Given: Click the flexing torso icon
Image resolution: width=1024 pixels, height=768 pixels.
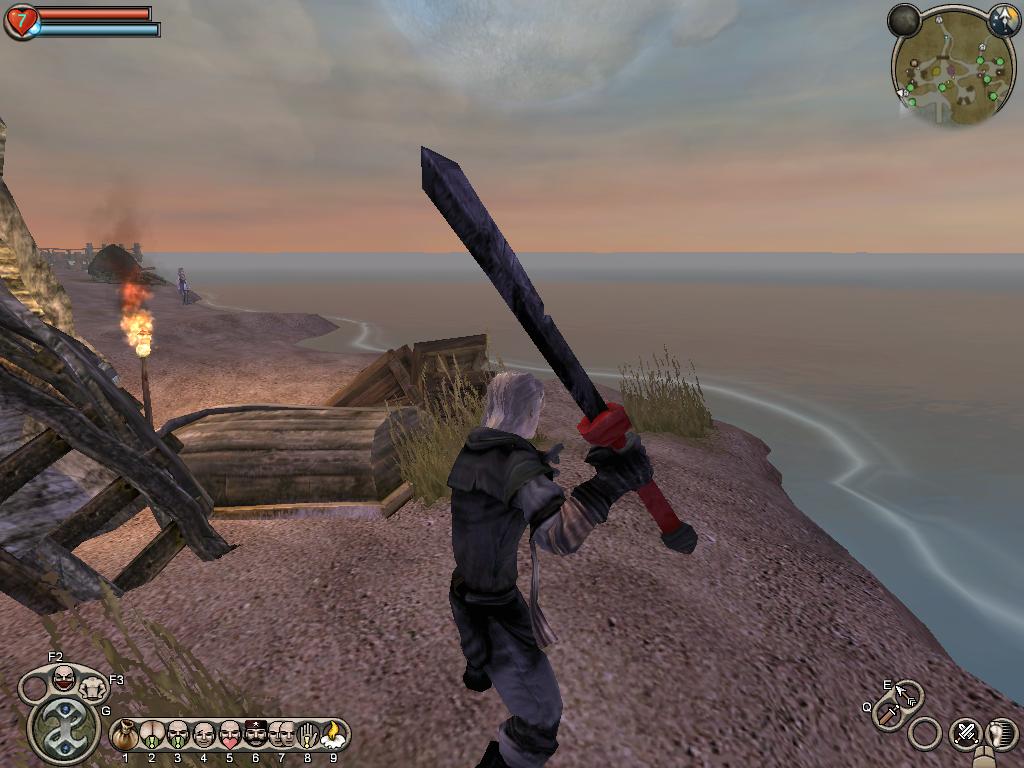Looking at the screenshot, I should click(93, 689).
